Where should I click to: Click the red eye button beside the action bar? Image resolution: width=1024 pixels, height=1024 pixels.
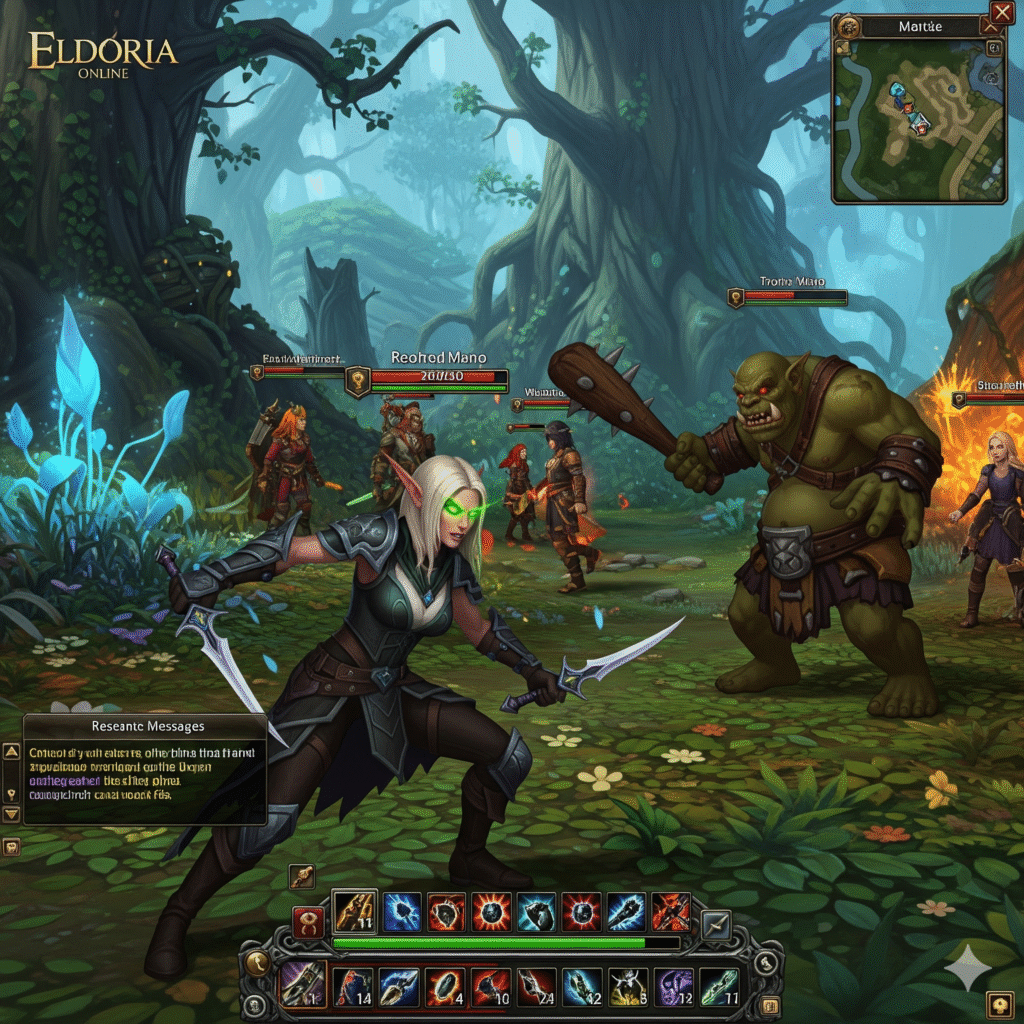(307, 919)
